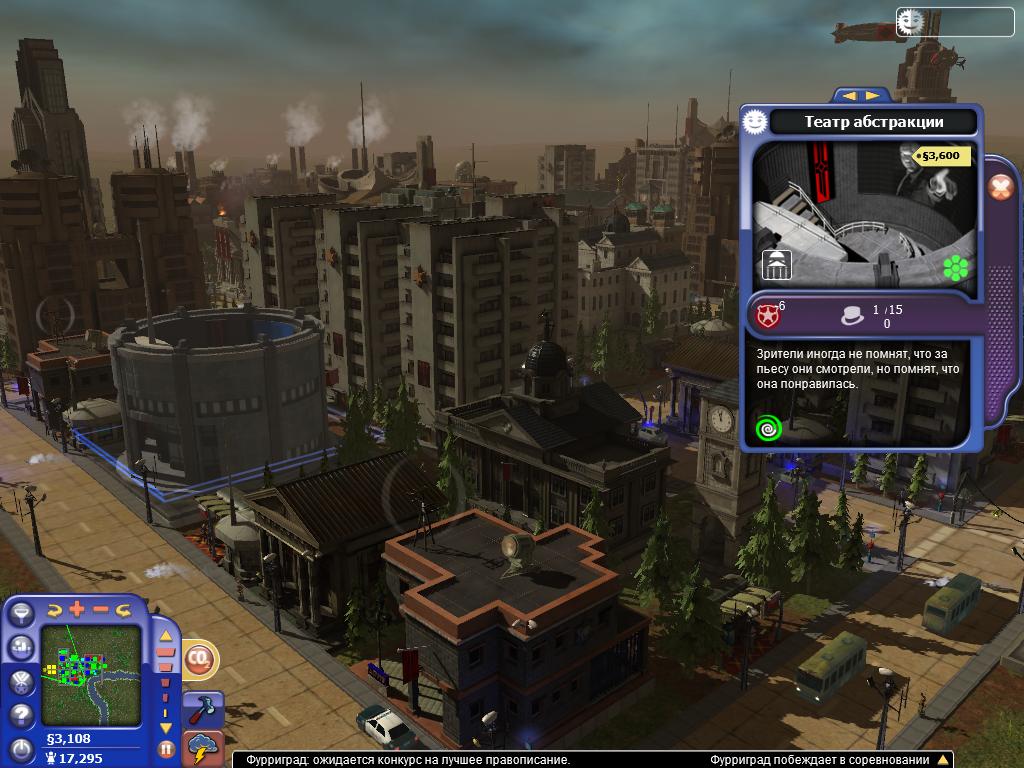Screen dimensions: 1024x768
Task: Open the city statistics chart button
Action: pos(21,648)
